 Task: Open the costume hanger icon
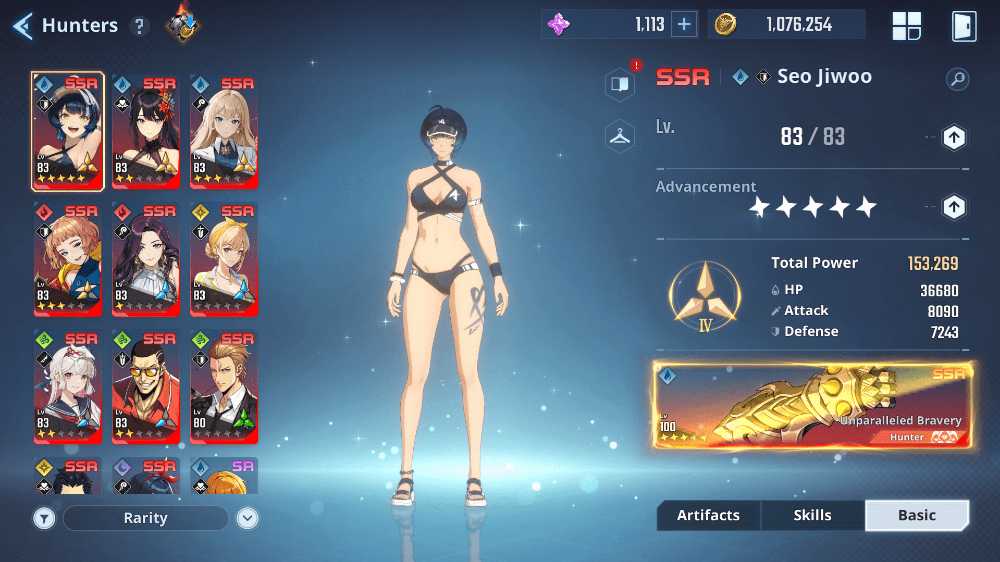pos(620,136)
